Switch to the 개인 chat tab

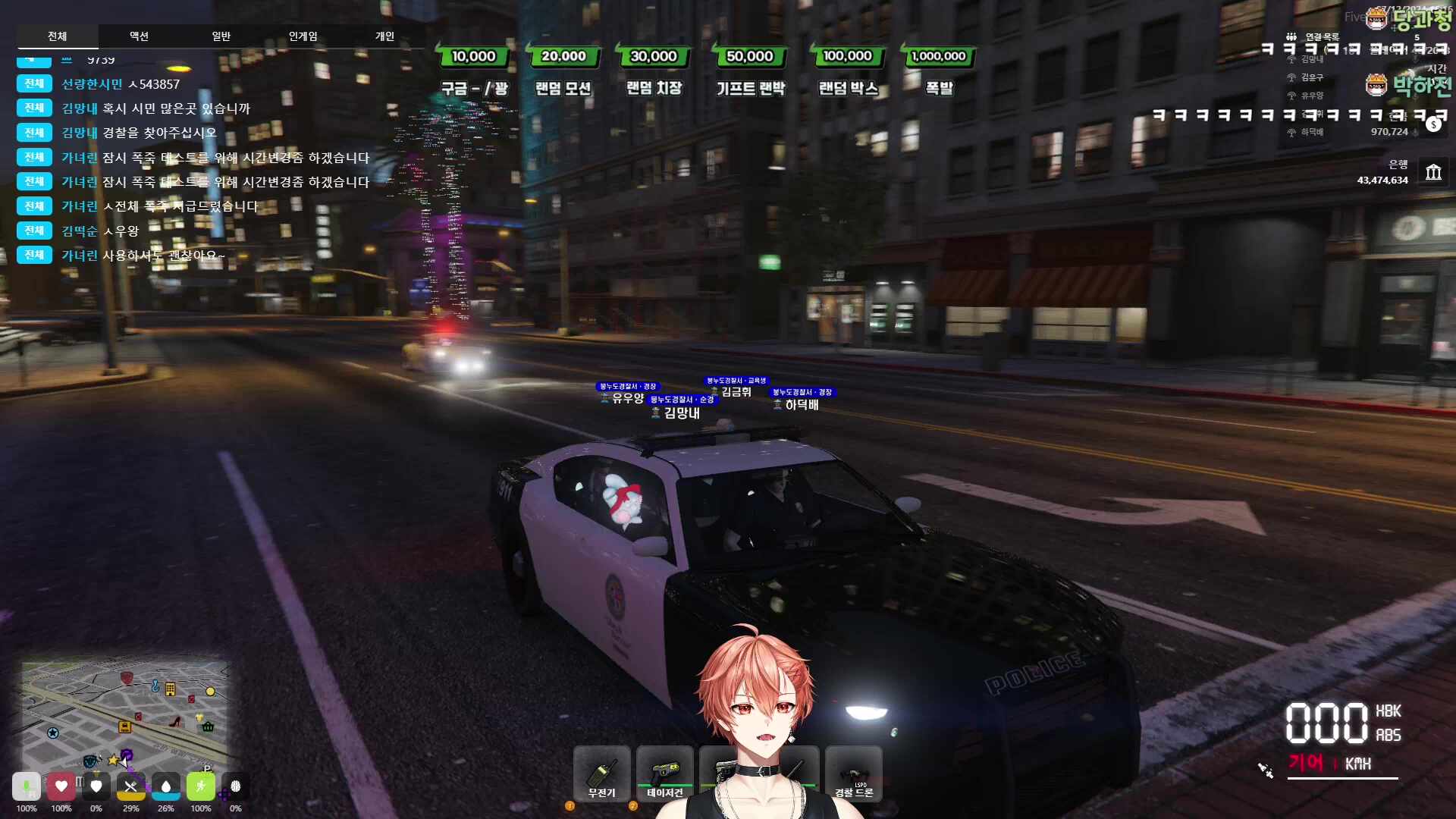[384, 36]
